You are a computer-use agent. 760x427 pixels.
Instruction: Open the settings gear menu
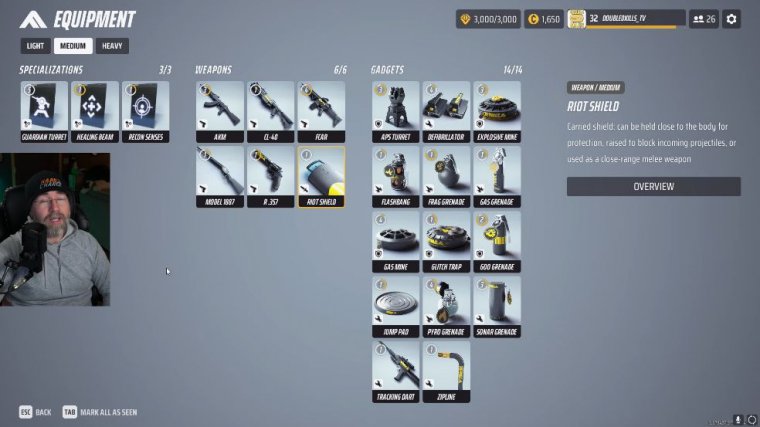tap(732, 19)
